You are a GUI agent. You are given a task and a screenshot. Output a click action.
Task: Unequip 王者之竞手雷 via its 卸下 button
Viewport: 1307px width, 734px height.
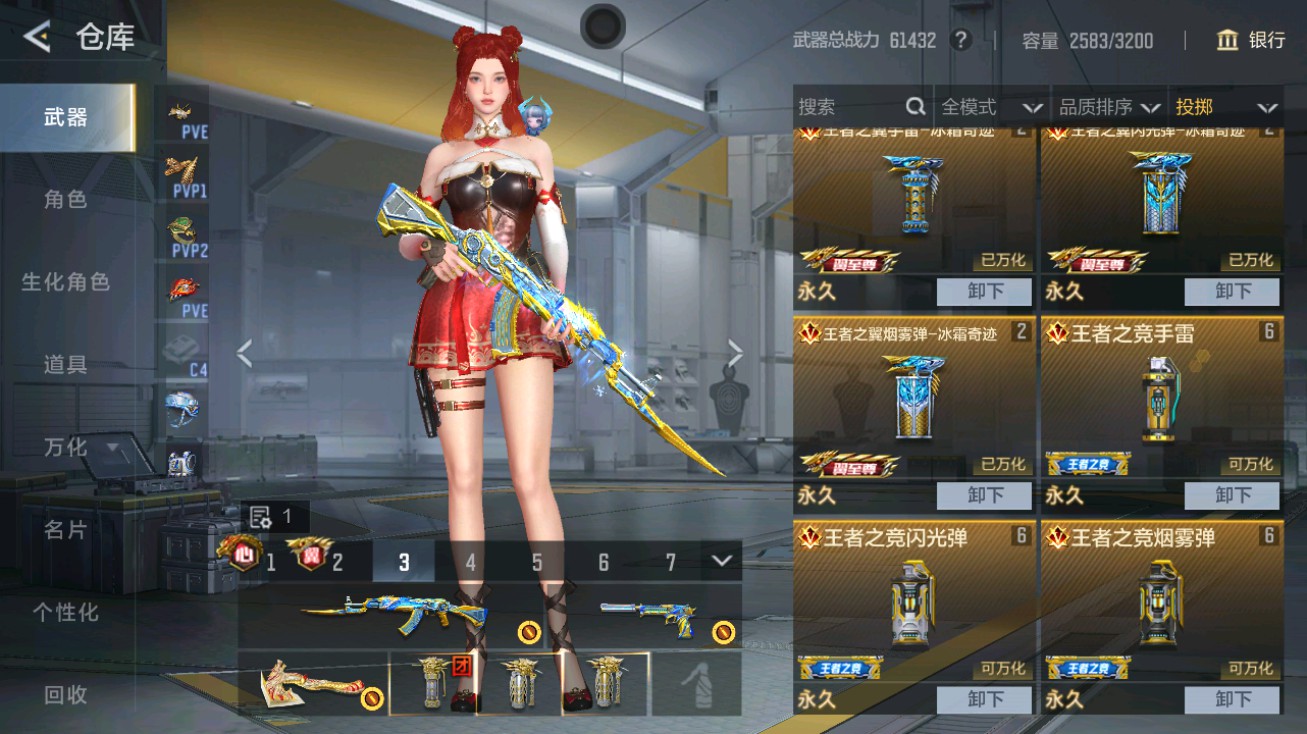click(1232, 494)
